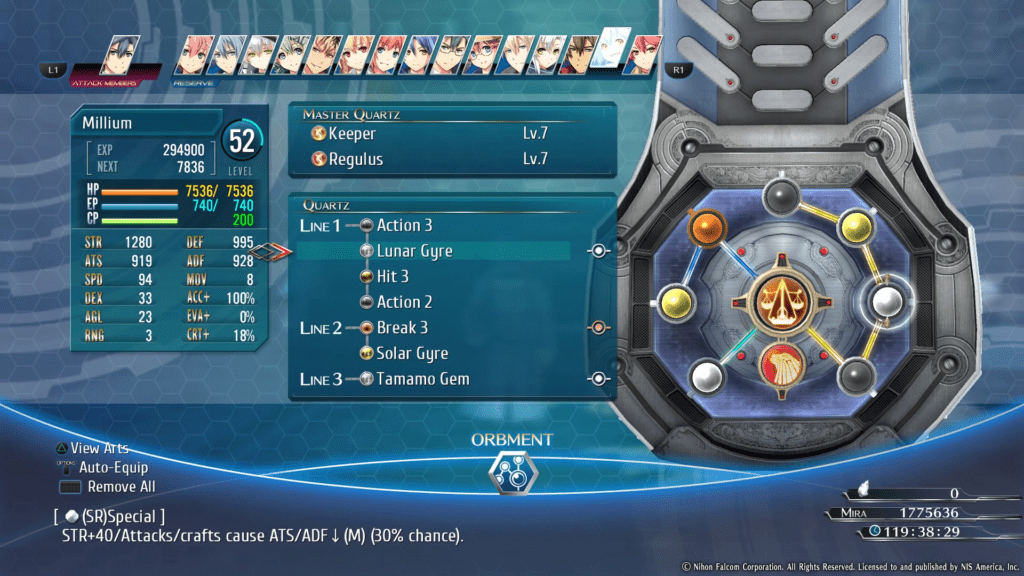The image size is (1024, 576).
Task: Choose the Action 3 quartz row
Action: pos(404,225)
